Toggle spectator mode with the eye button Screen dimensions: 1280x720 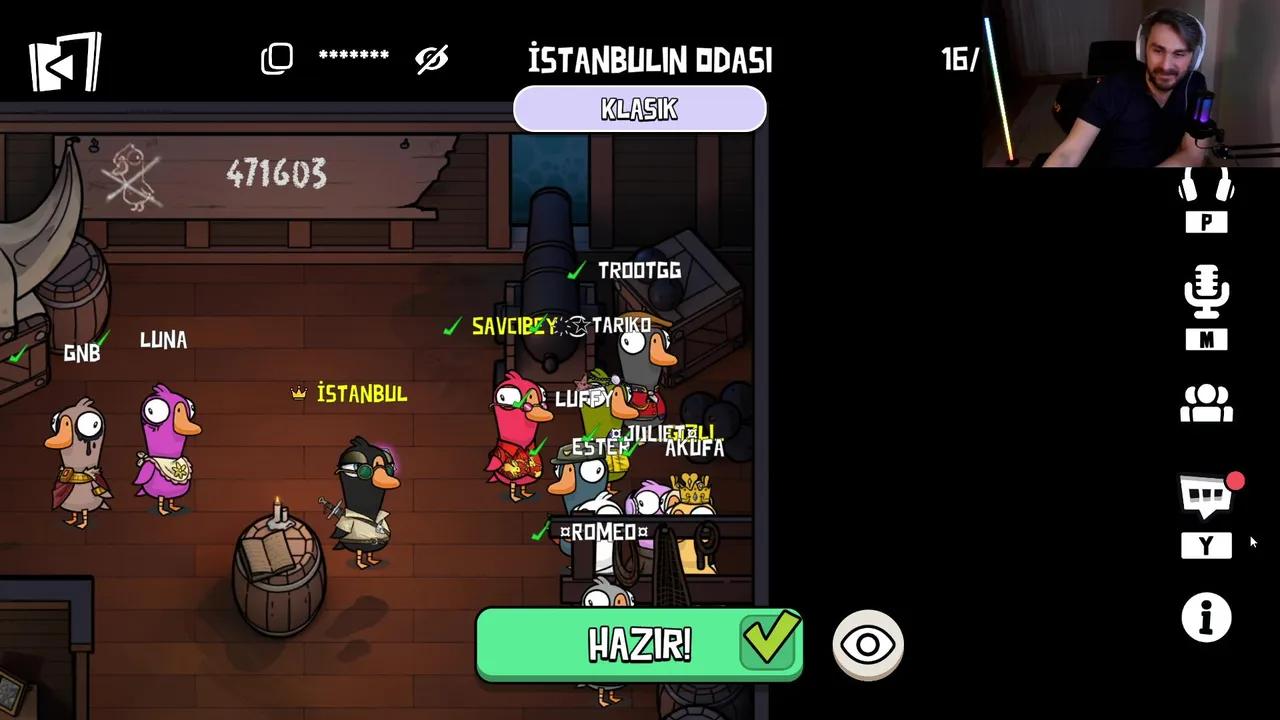coord(867,645)
